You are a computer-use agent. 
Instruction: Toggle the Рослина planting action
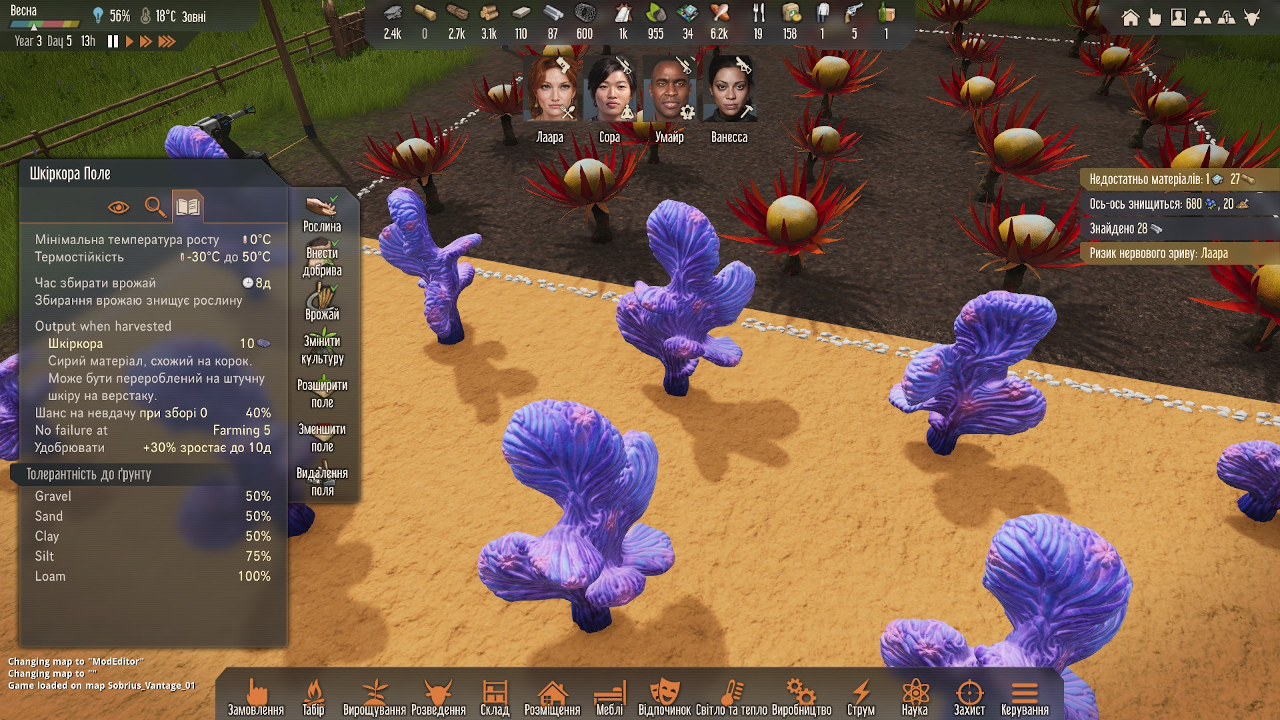click(x=322, y=214)
